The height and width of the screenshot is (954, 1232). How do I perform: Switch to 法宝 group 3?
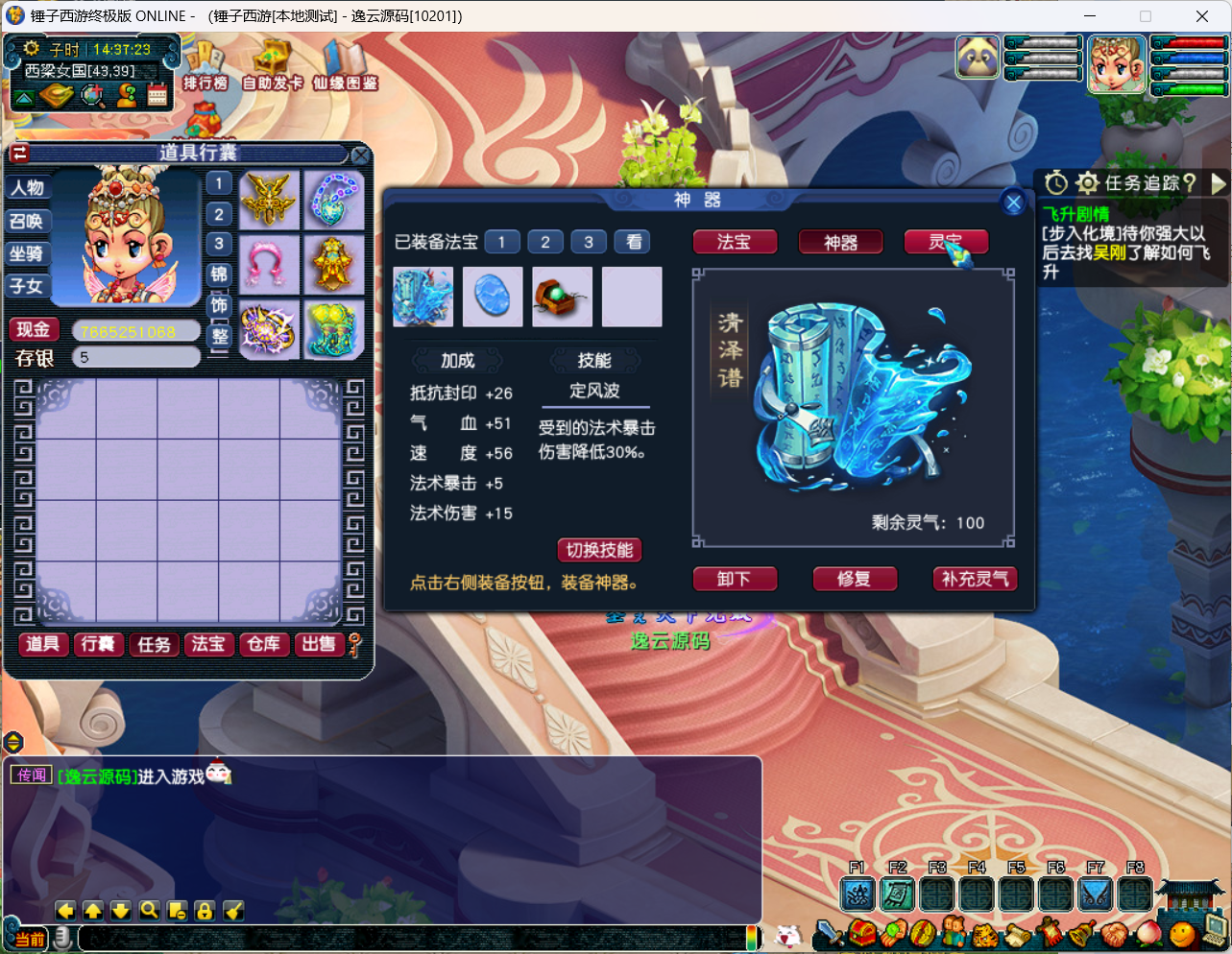[589, 242]
